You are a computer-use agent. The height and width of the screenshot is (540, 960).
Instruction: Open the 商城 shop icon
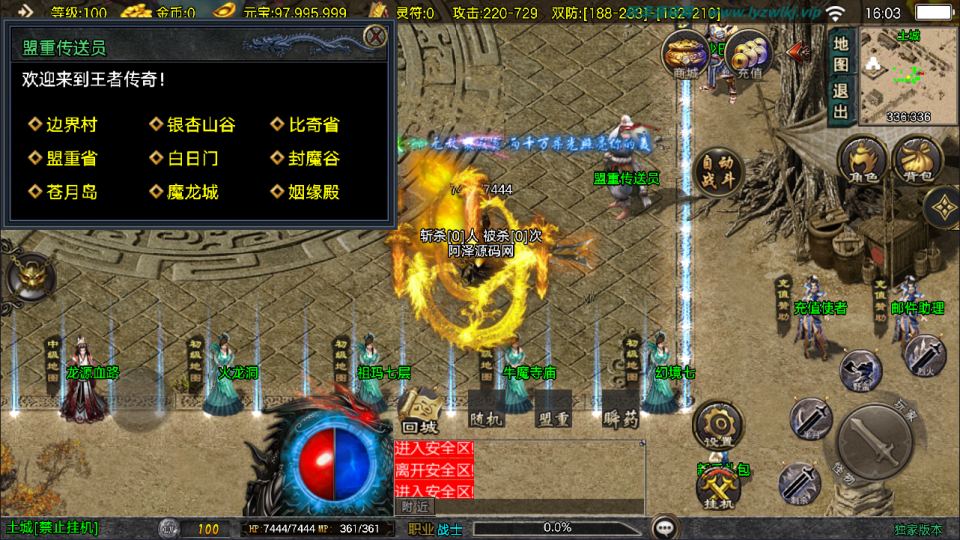pos(686,55)
